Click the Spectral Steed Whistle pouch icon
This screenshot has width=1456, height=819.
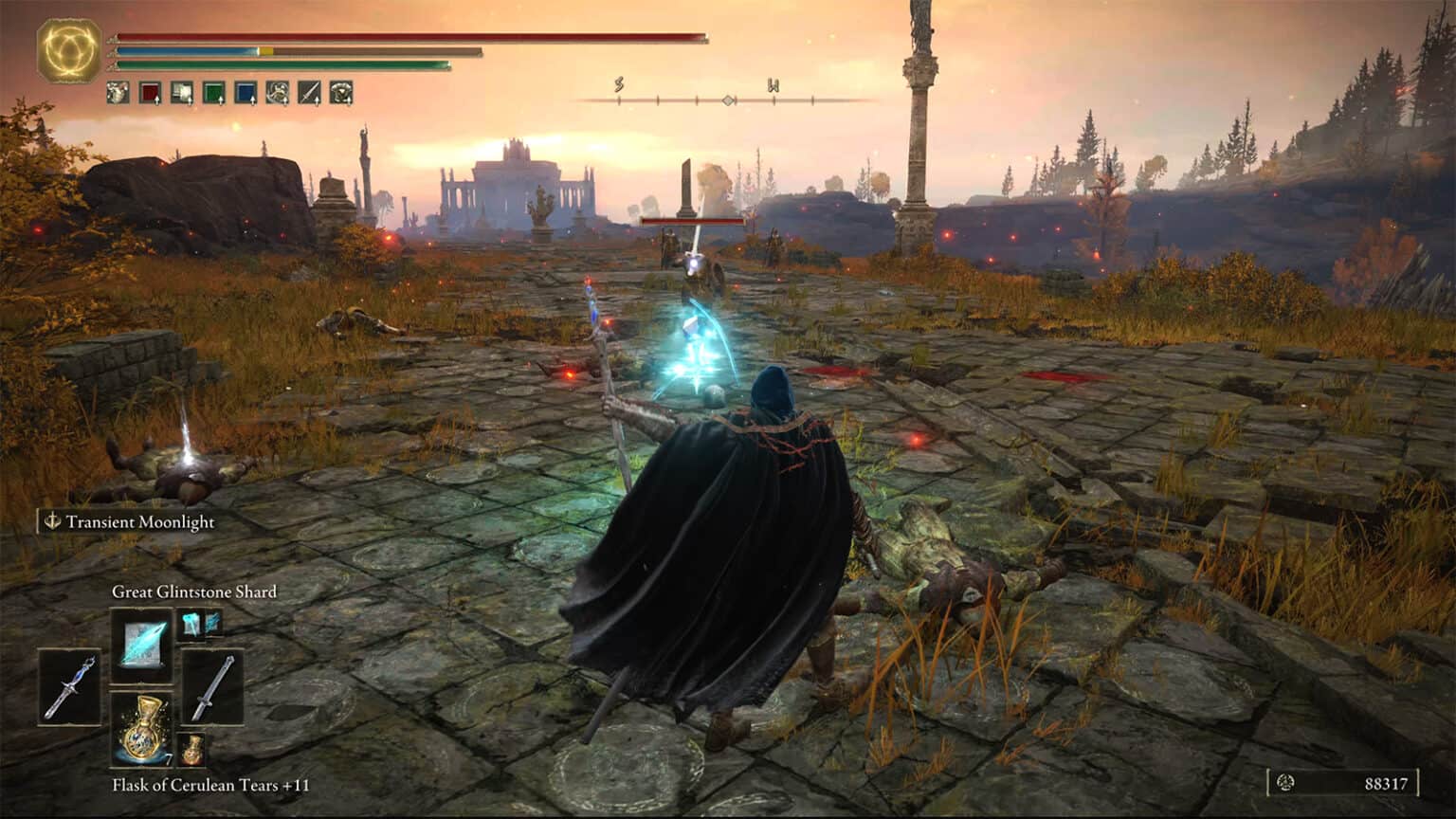tap(277, 92)
